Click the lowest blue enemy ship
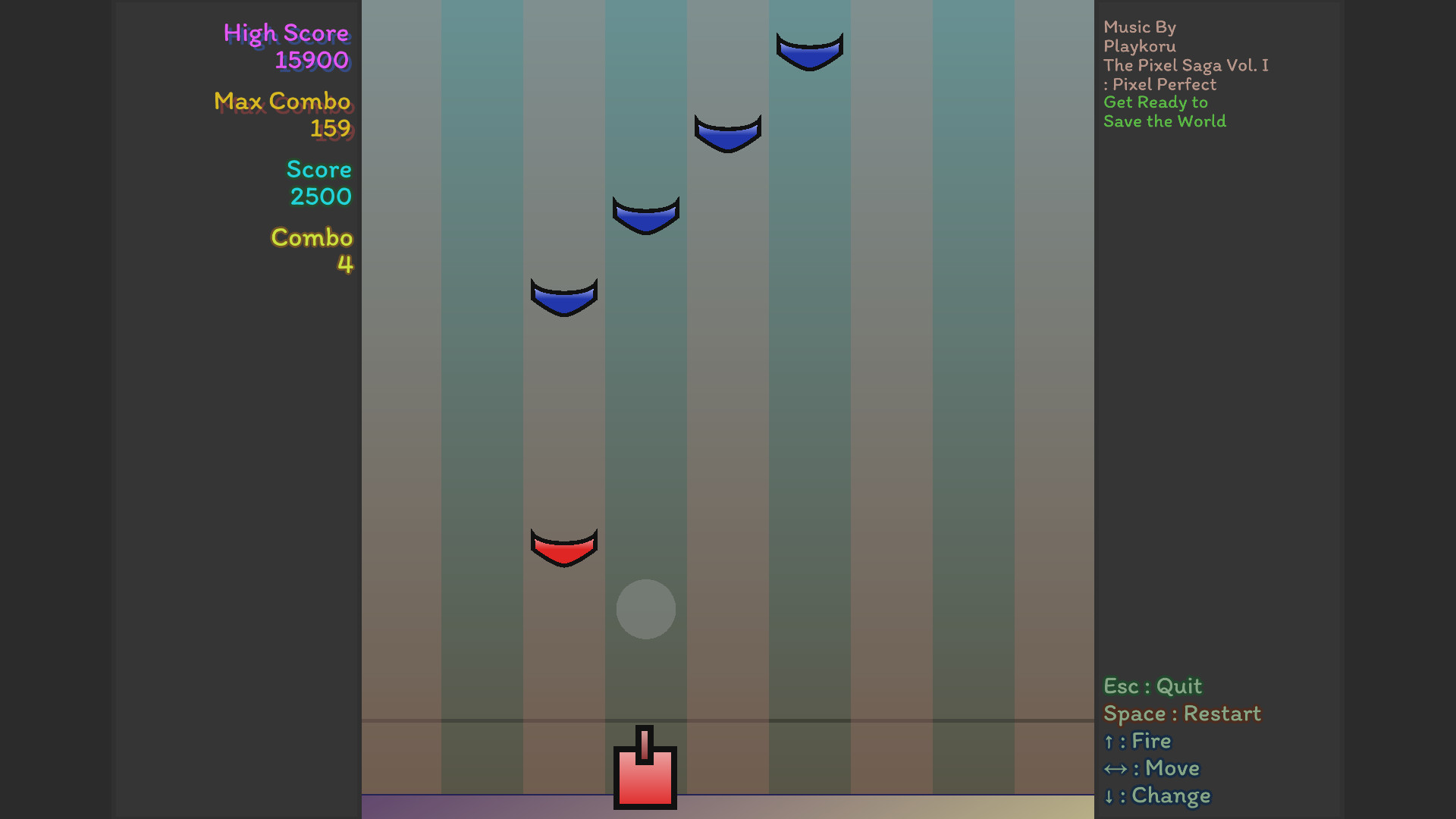The width and height of the screenshot is (1456, 819). pos(563,296)
